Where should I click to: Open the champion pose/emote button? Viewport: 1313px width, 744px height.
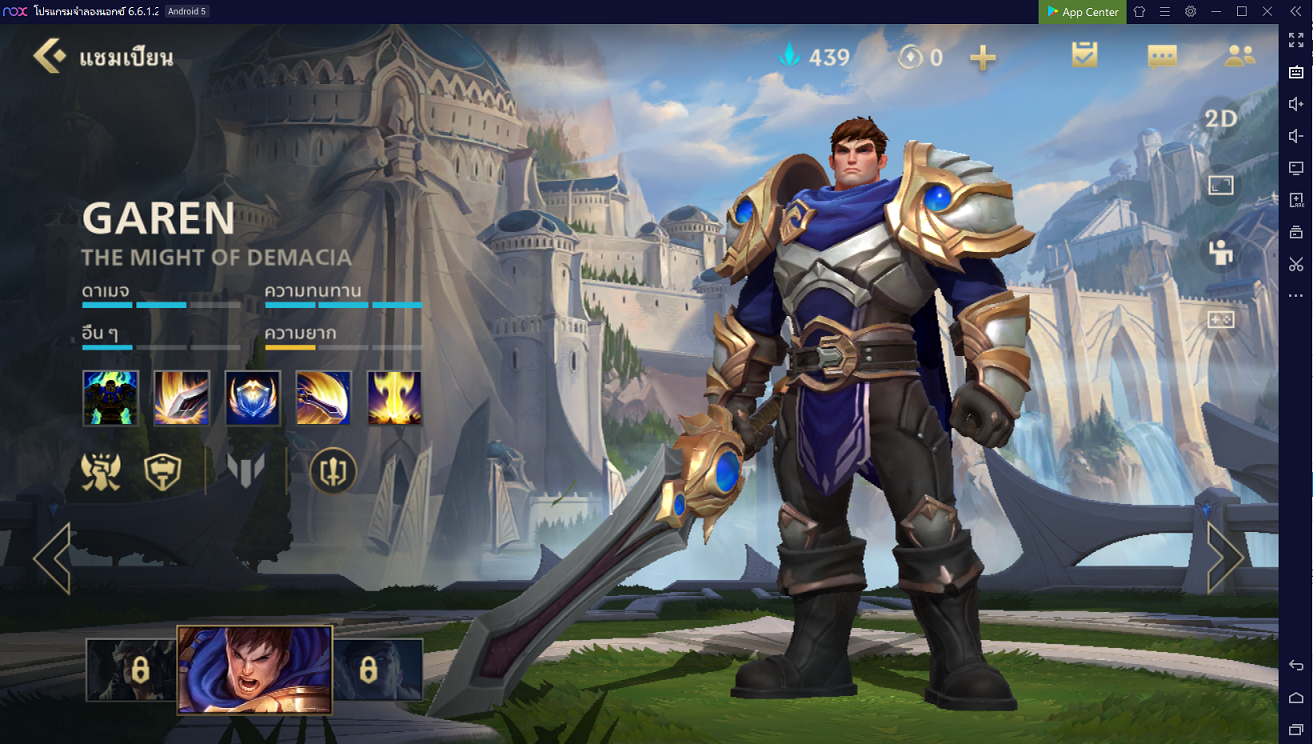1220,252
